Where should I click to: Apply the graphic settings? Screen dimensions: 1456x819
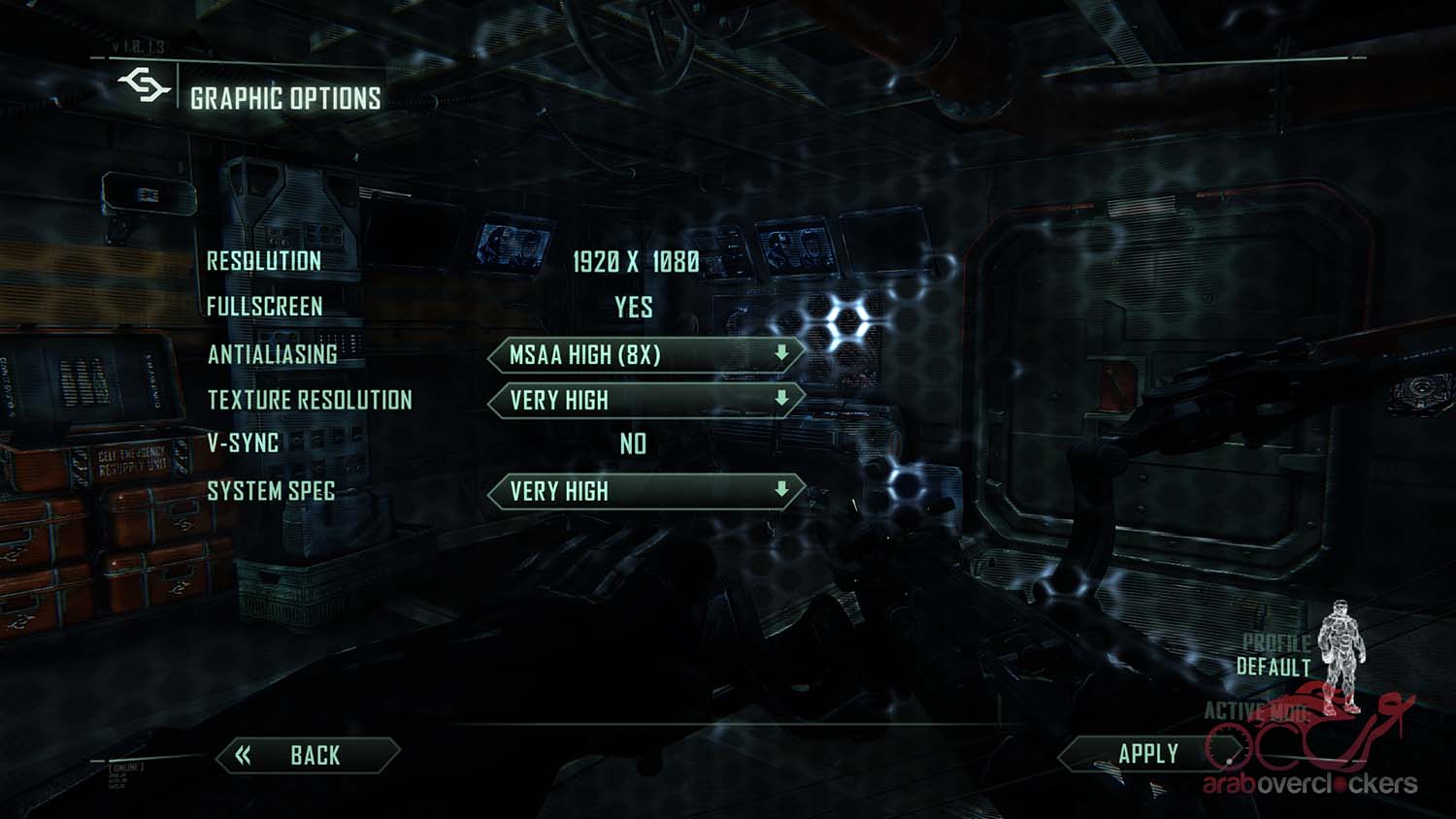point(1147,754)
